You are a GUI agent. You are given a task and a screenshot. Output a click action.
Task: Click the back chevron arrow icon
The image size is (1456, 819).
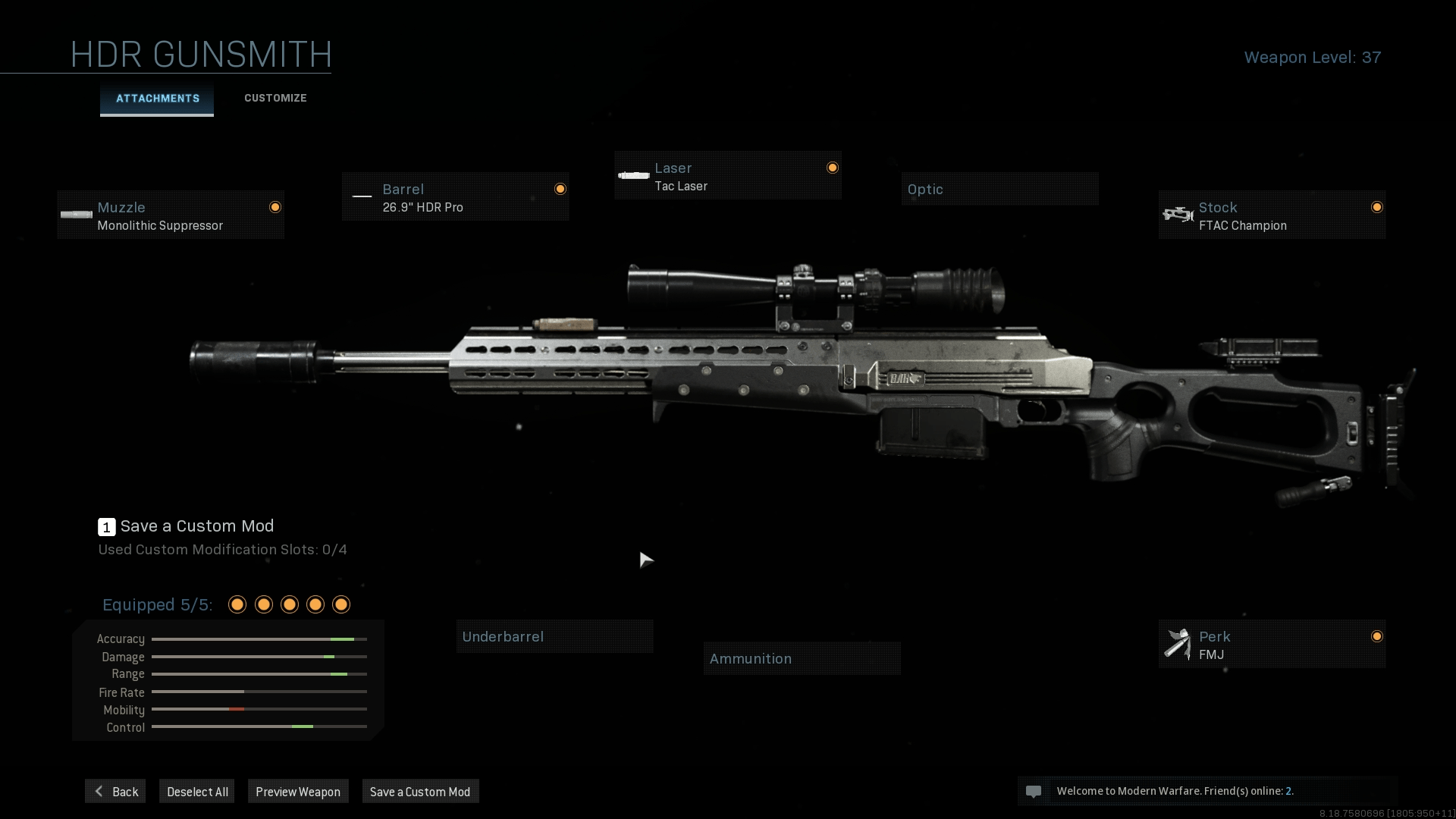[99, 791]
